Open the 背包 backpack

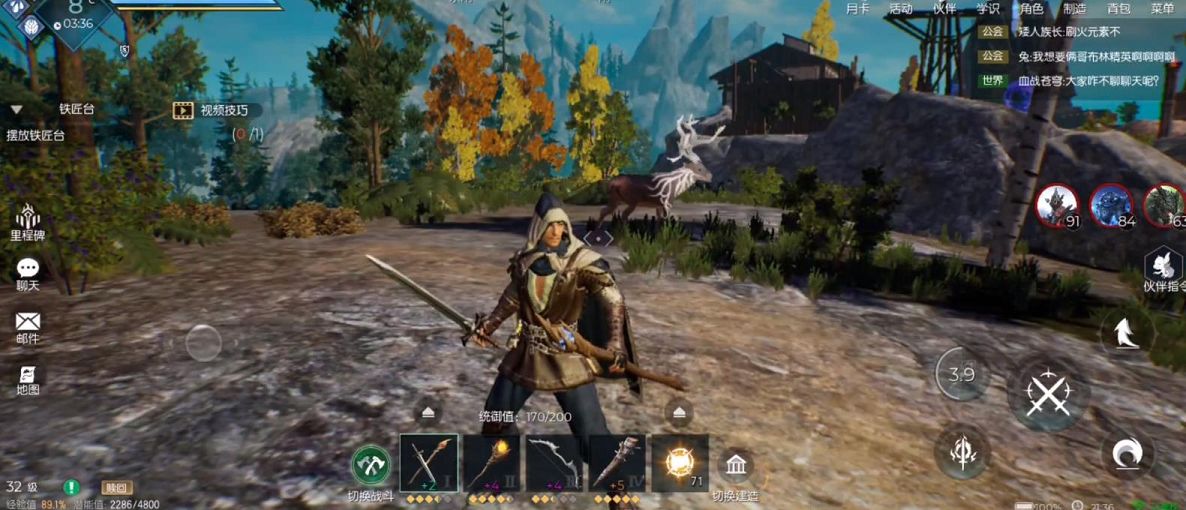pyautogui.click(x=1118, y=9)
